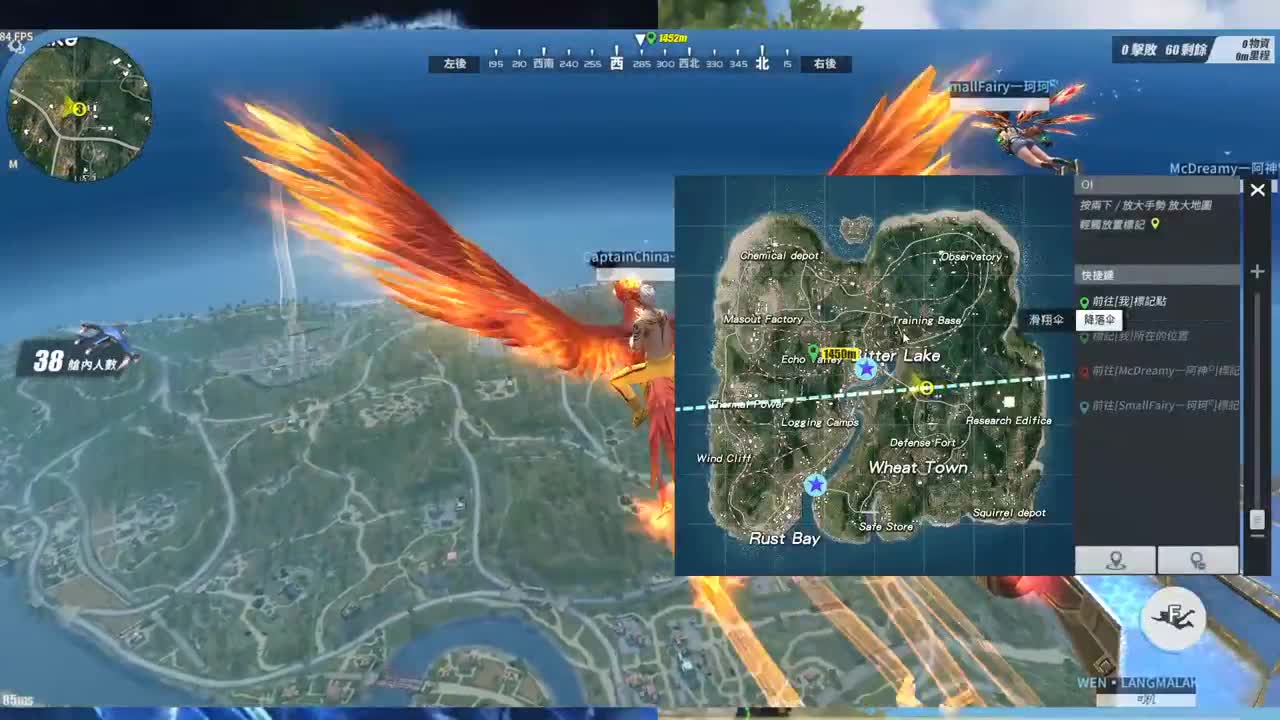Click the F skydive jump icon
Viewport: 1280px width, 720px height.
(1173, 618)
